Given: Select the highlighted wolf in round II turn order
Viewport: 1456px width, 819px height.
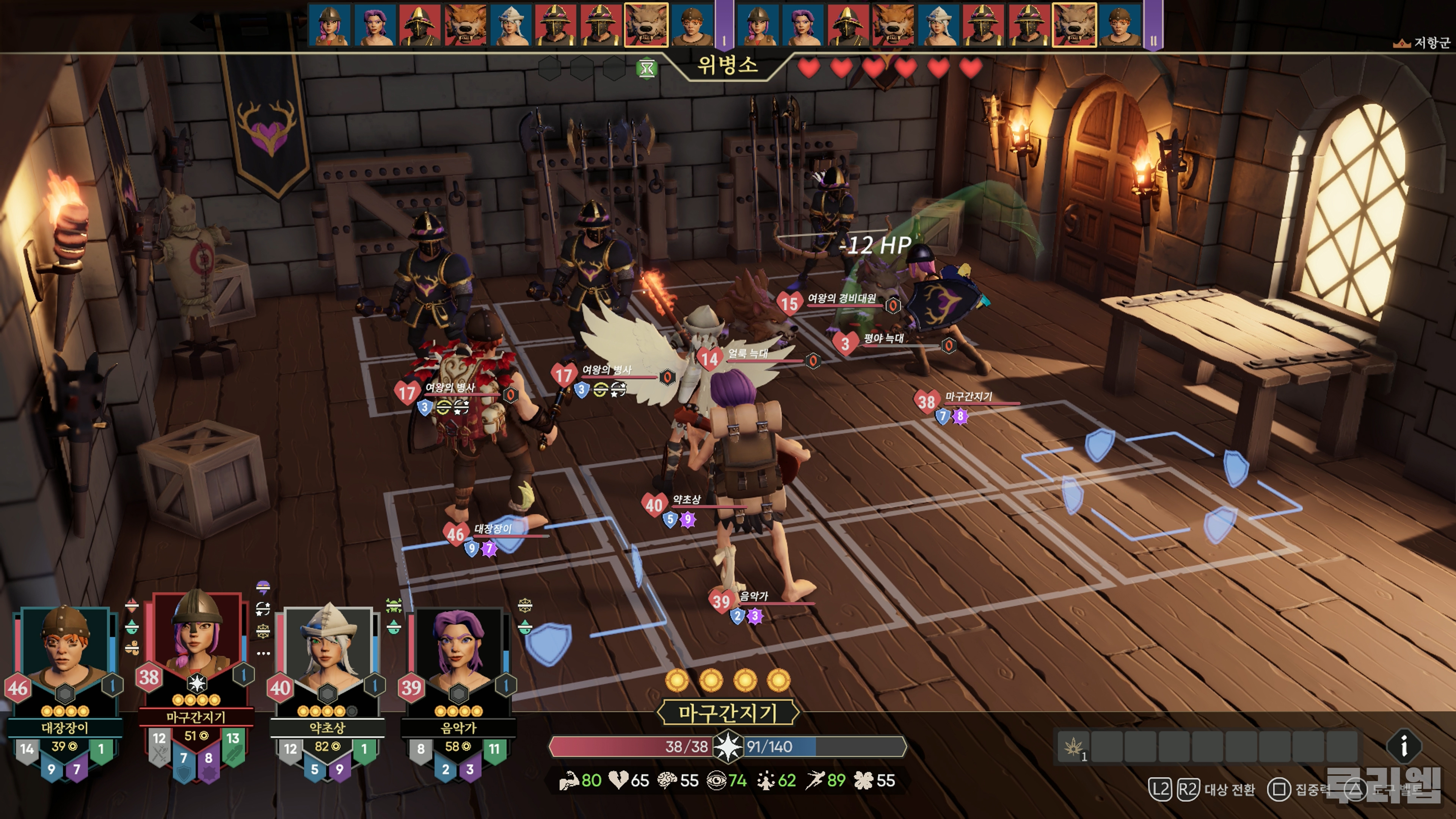Looking at the screenshot, I should [x=1074, y=24].
